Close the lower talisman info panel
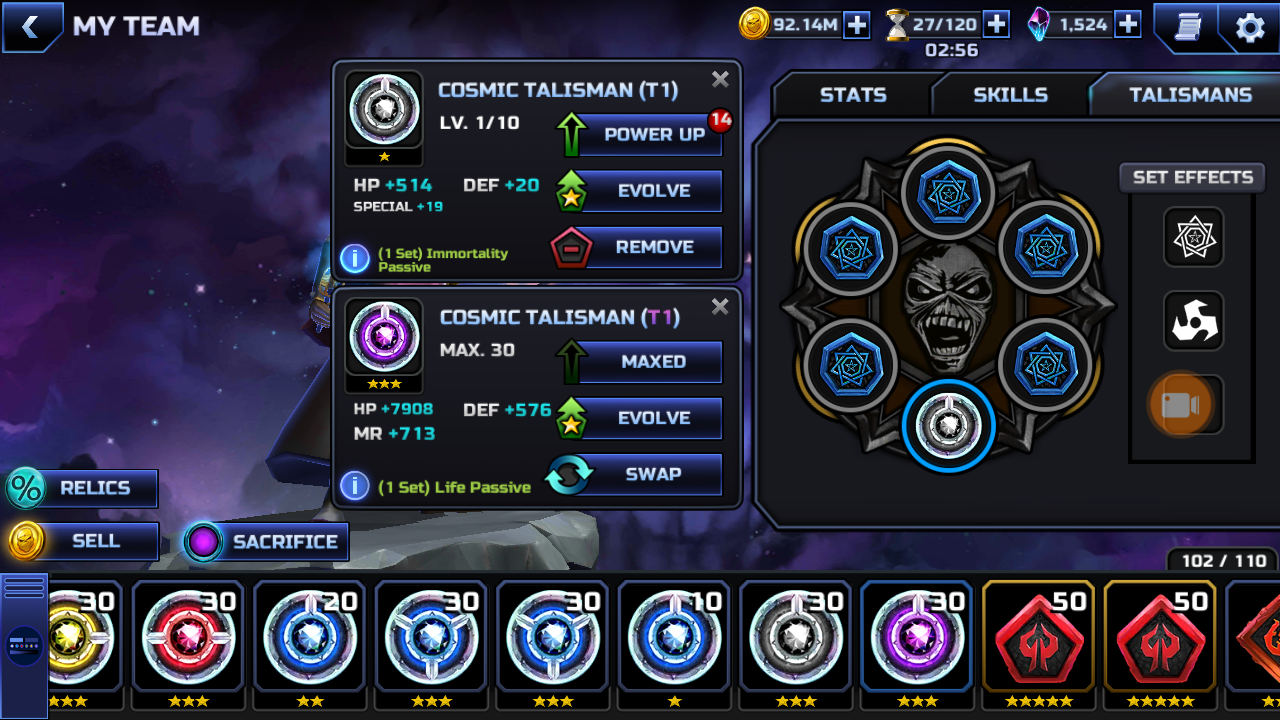 coord(720,307)
